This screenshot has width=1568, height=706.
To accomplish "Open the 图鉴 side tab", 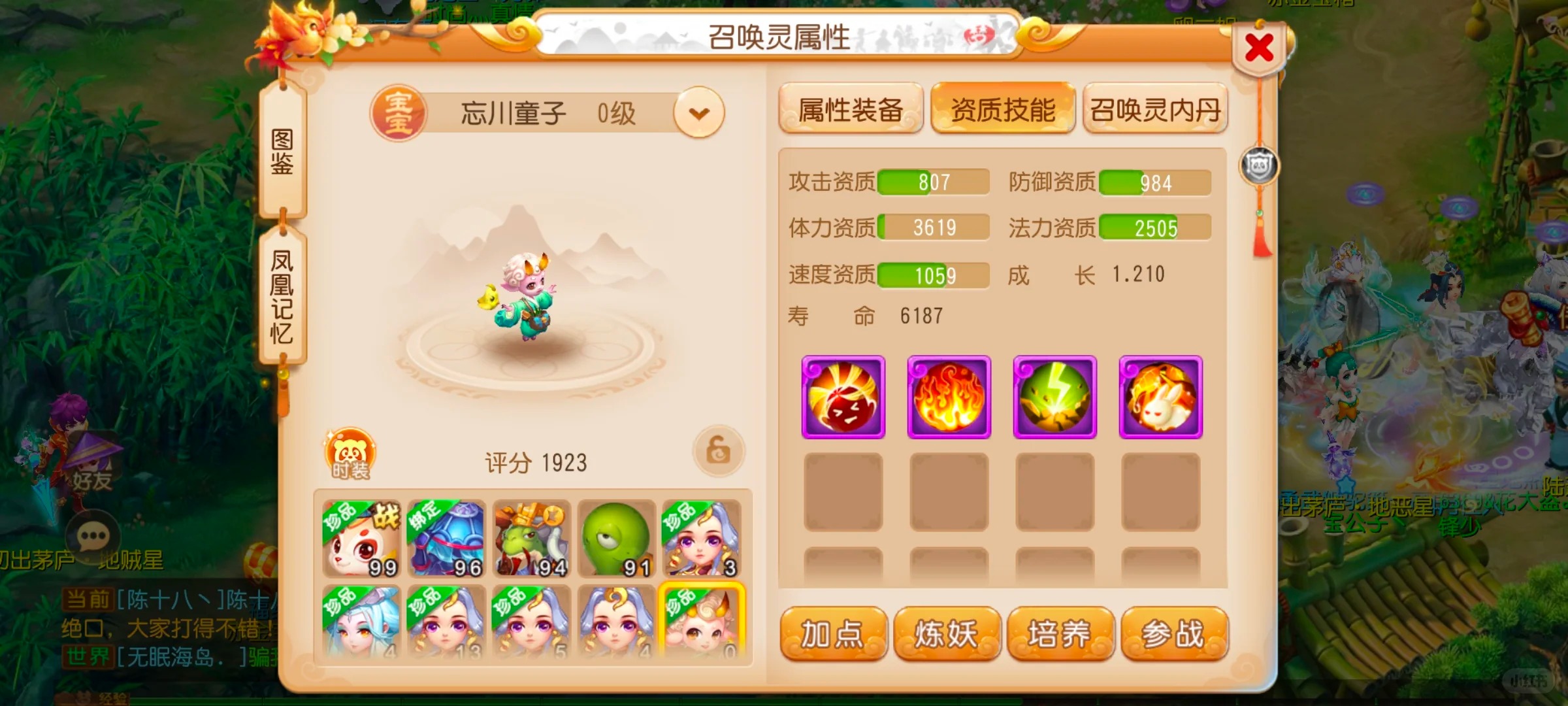I will (282, 152).
